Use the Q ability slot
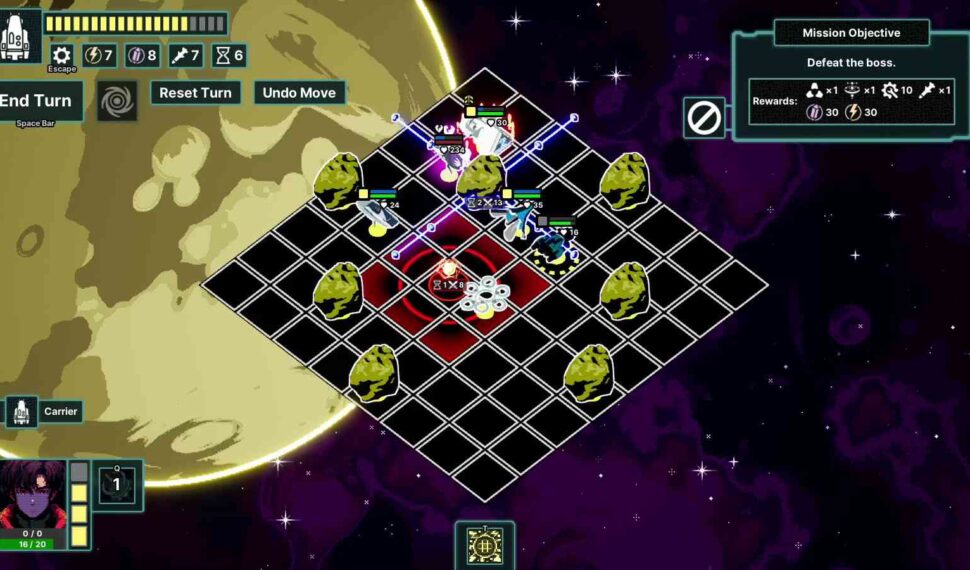Viewport: 970px width, 570px height. (x=116, y=485)
